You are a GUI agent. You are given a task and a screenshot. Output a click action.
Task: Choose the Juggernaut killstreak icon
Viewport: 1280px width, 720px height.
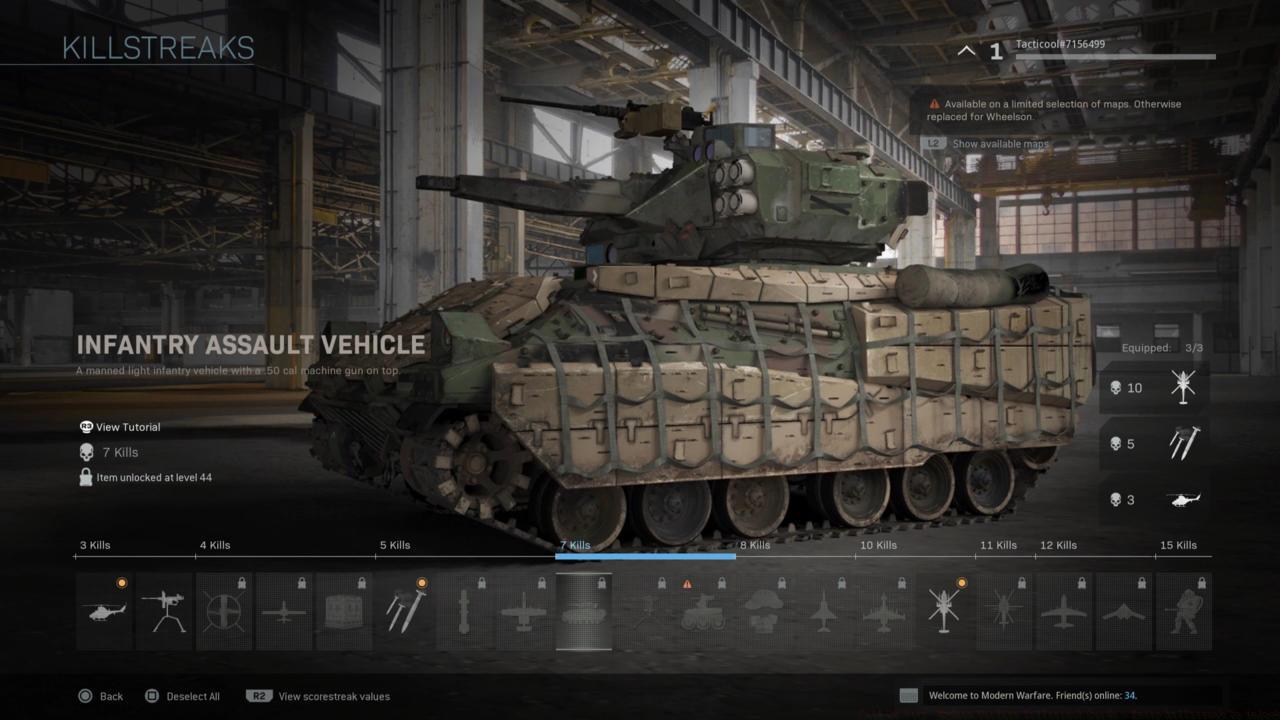[x=1183, y=610]
